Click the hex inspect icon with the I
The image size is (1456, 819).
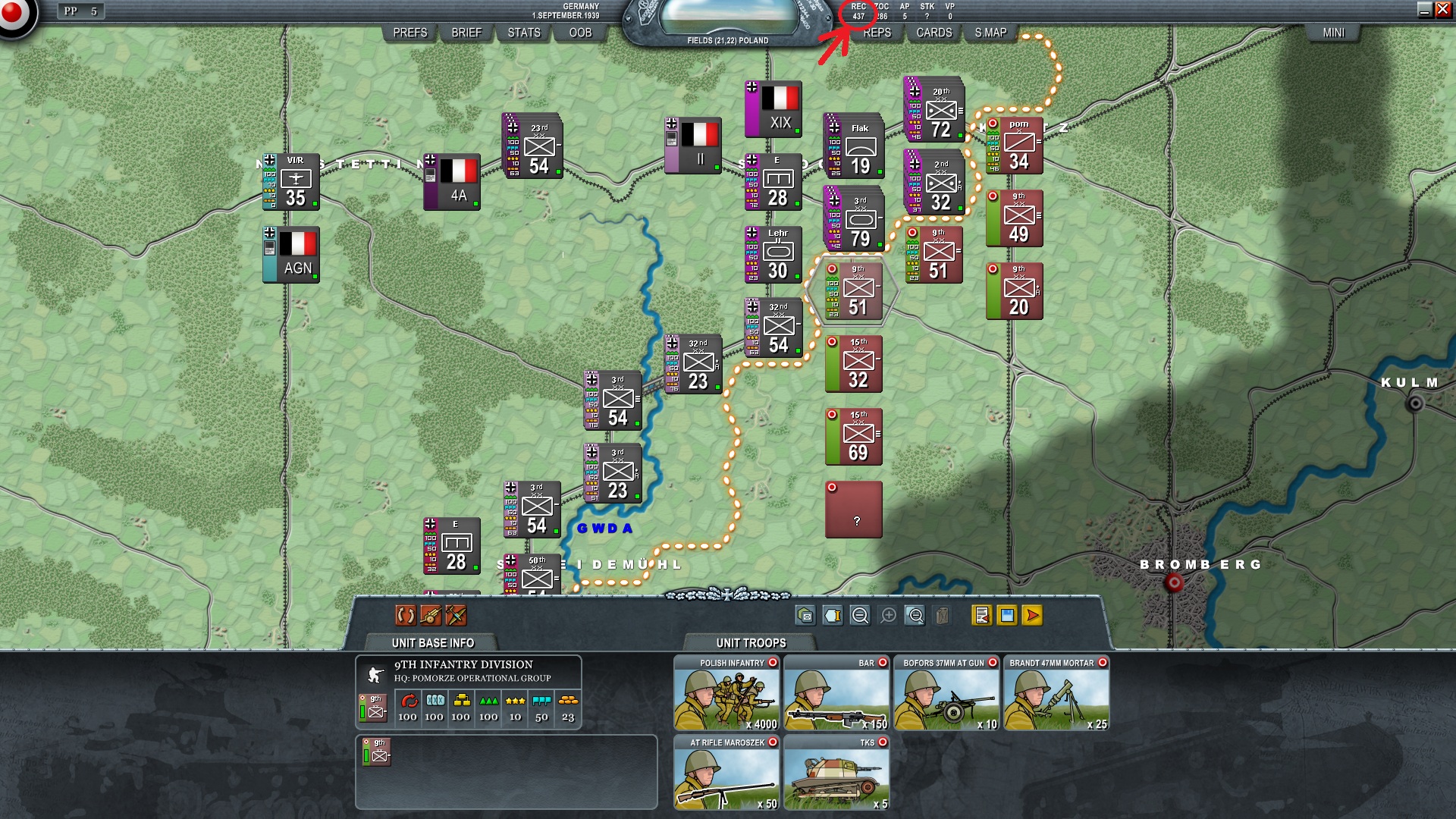click(832, 616)
